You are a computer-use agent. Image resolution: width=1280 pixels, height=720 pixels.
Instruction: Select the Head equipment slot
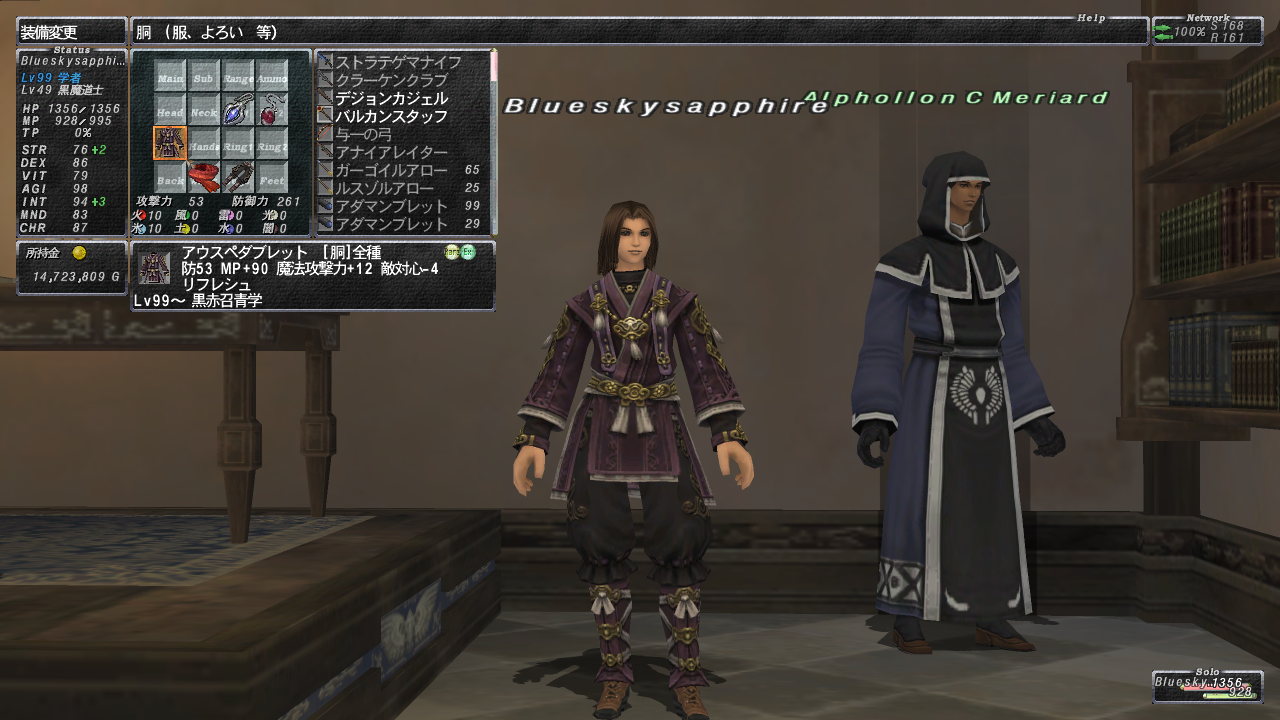pos(170,111)
